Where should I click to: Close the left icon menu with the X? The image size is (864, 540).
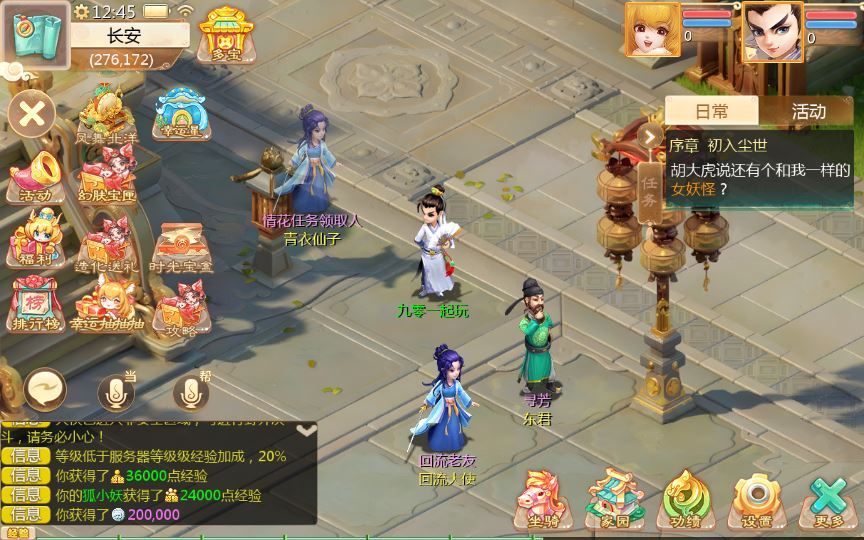32,114
